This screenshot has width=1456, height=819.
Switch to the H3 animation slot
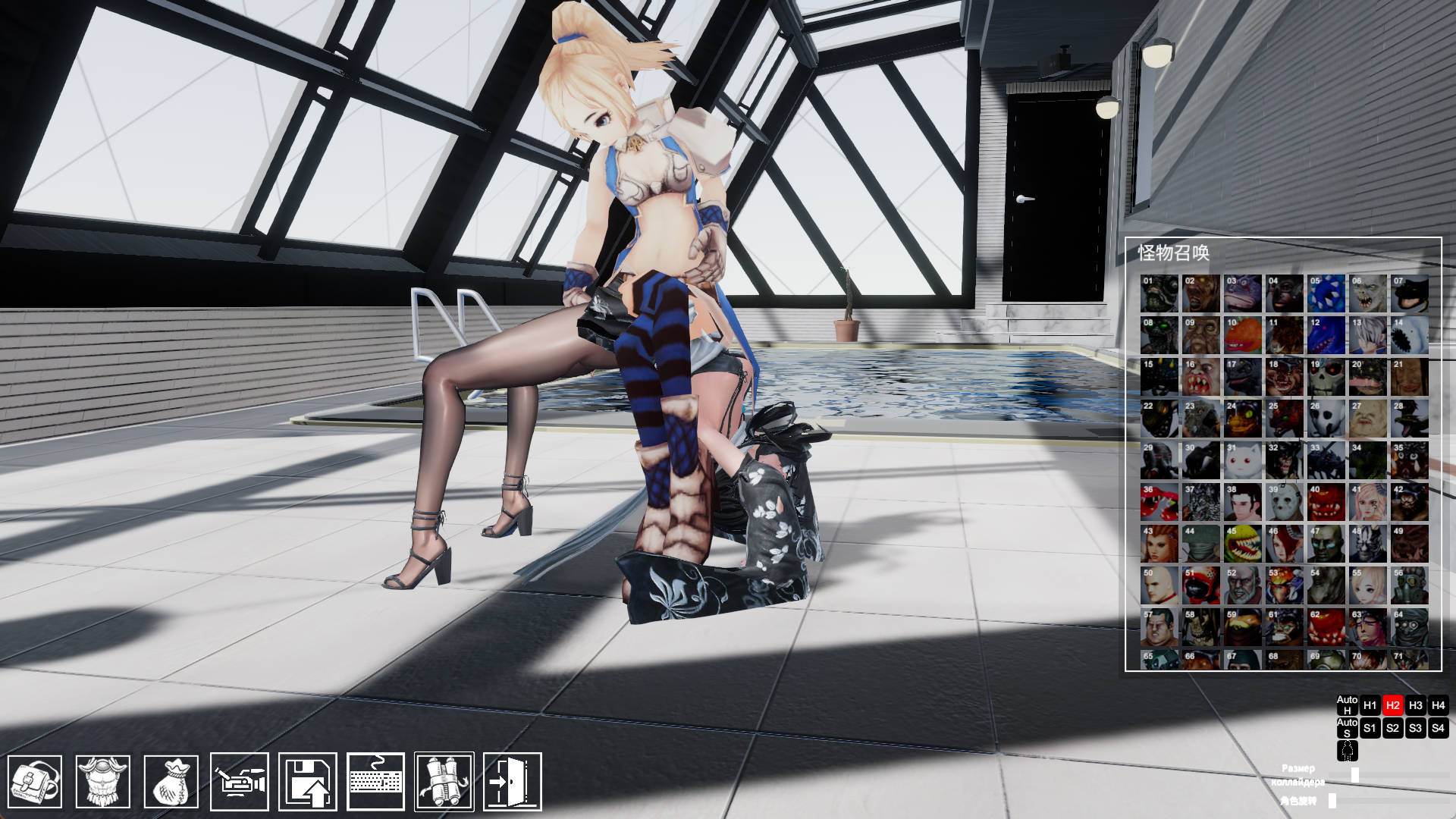click(1417, 705)
